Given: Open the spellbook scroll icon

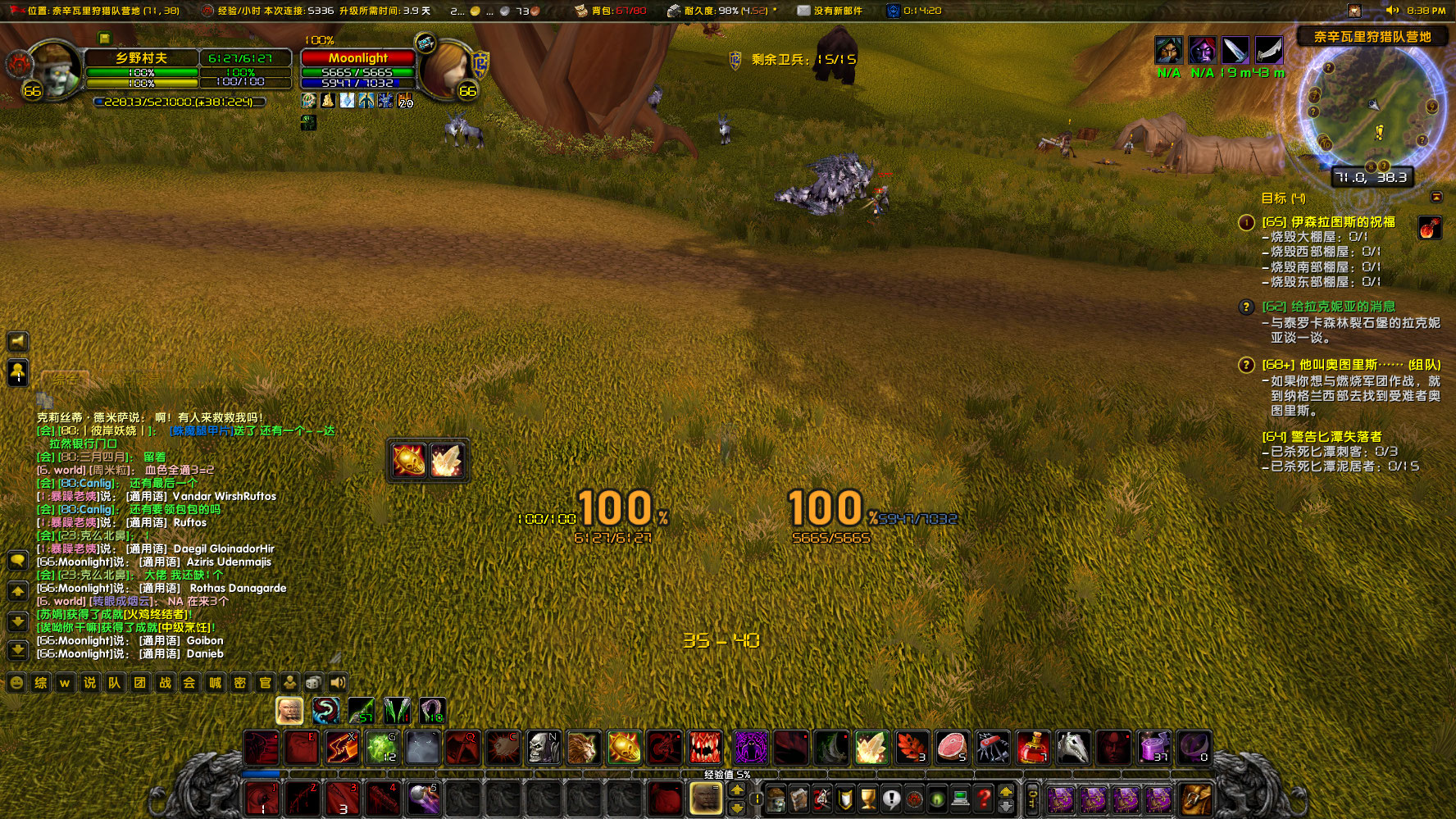Looking at the screenshot, I should (x=800, y=799).
